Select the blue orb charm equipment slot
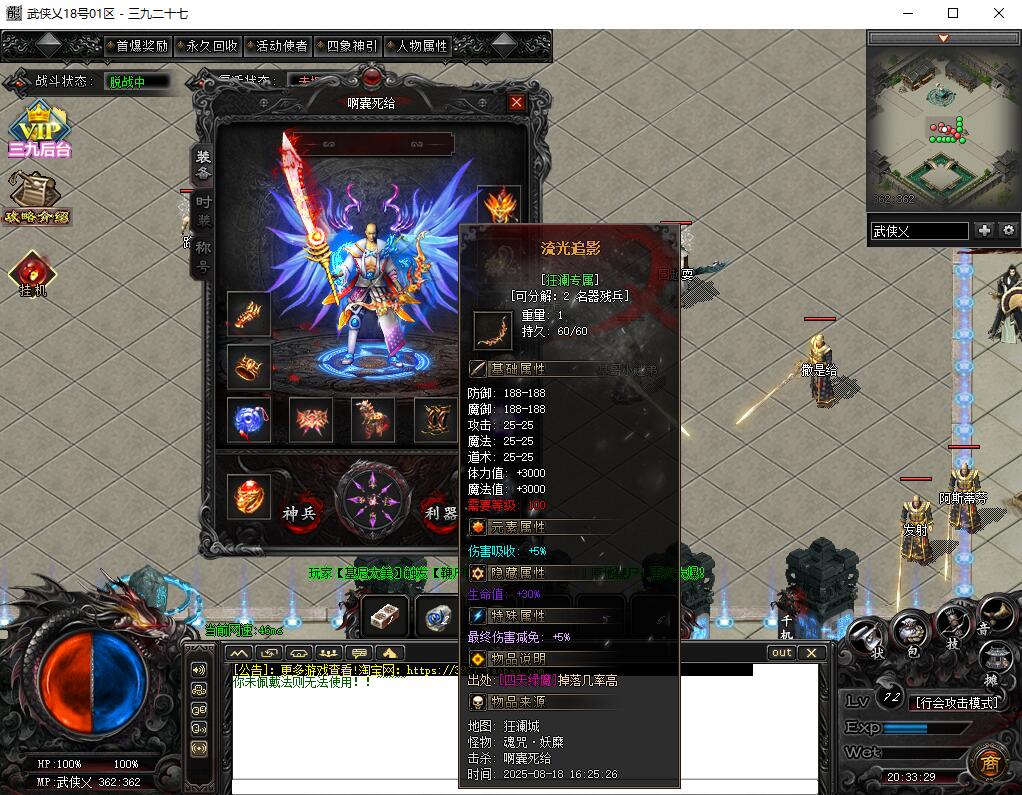 coord(248,420)
